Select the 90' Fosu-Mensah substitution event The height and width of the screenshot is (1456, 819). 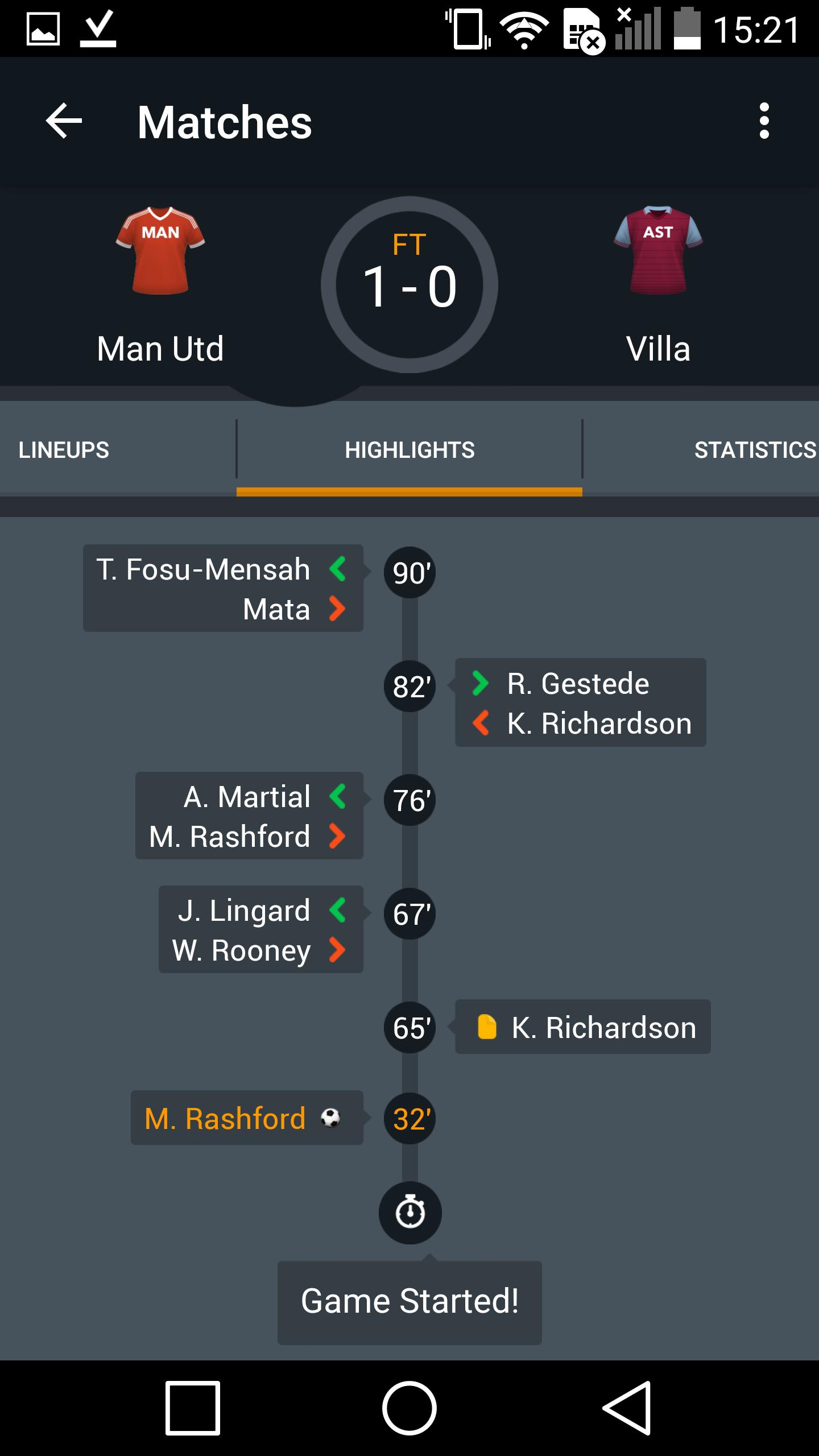[223, 589]
